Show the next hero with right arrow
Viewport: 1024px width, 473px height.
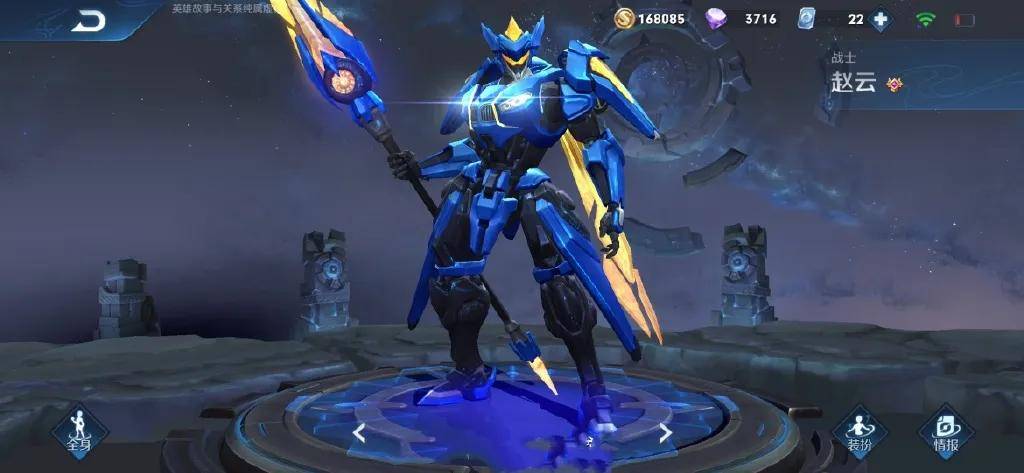point(665,432)
